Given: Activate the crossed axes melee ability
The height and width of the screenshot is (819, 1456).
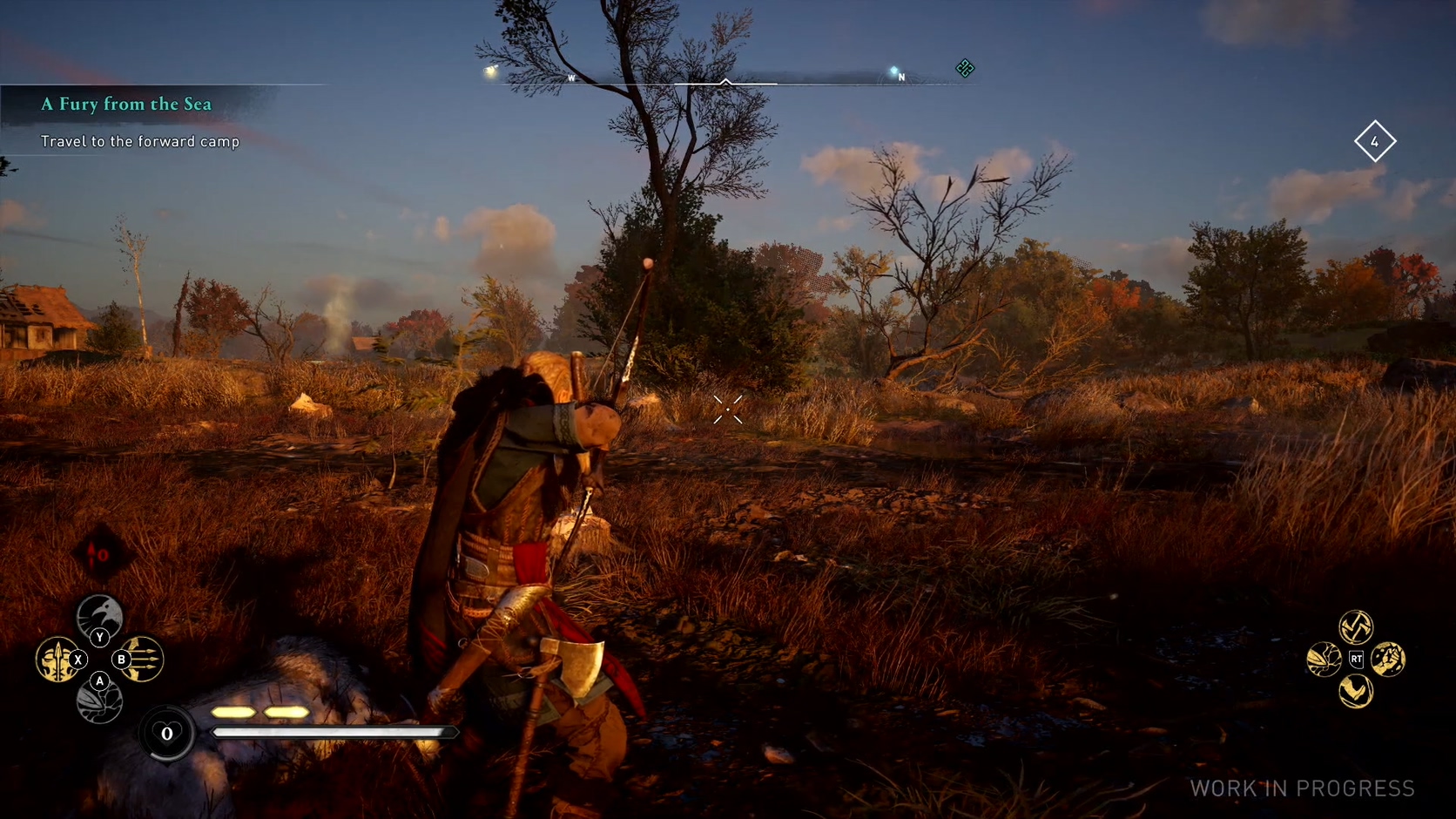Looking at the screenshot, I should (x=1356, y=626).
